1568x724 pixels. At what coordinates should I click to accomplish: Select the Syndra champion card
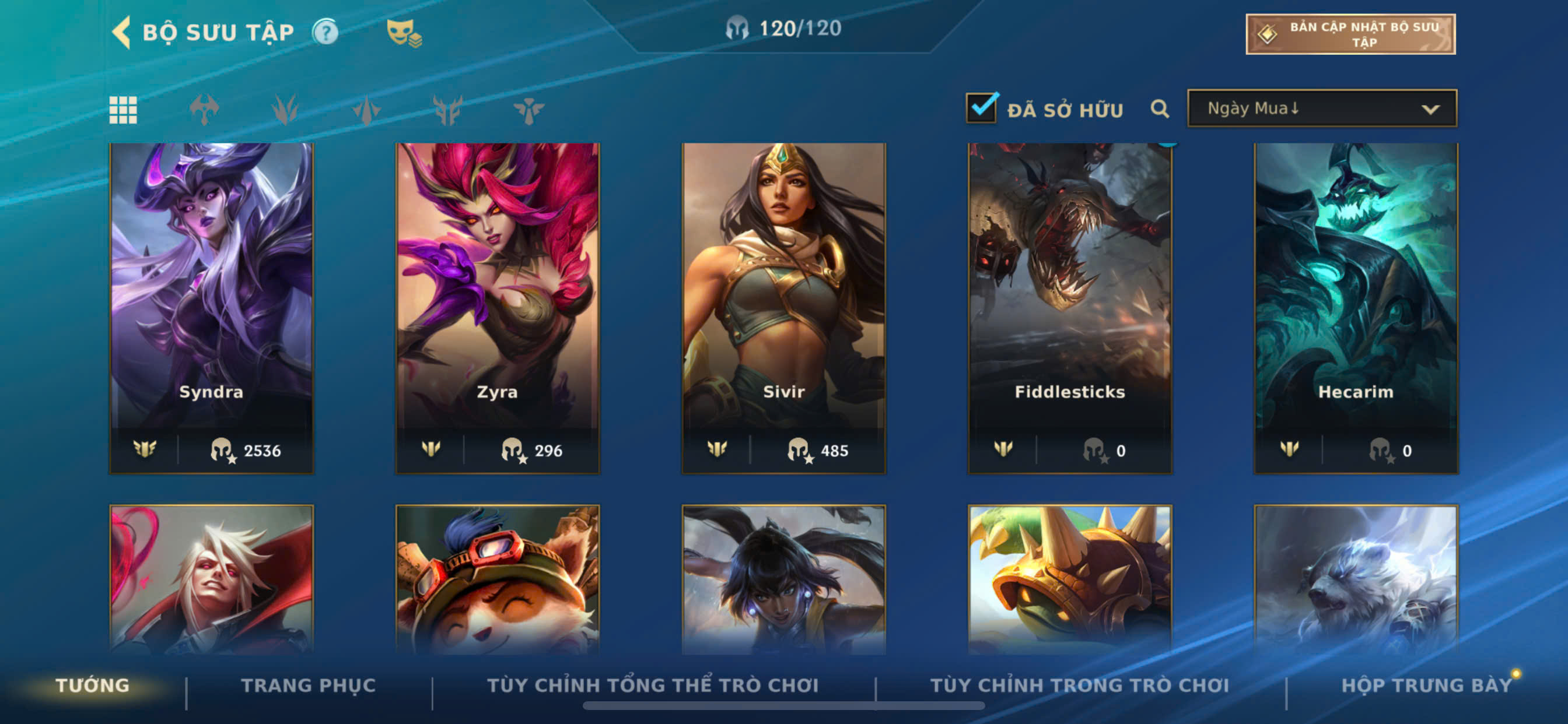tap(211, 307)
